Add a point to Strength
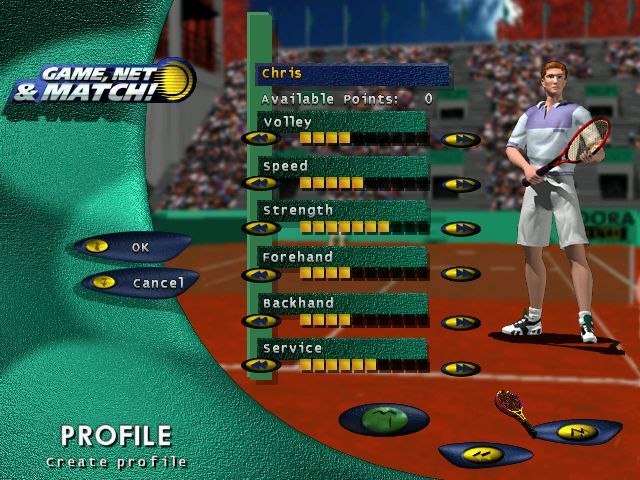Screen dimensions: 640x480 pyautogui.click(x=461, y=229)
